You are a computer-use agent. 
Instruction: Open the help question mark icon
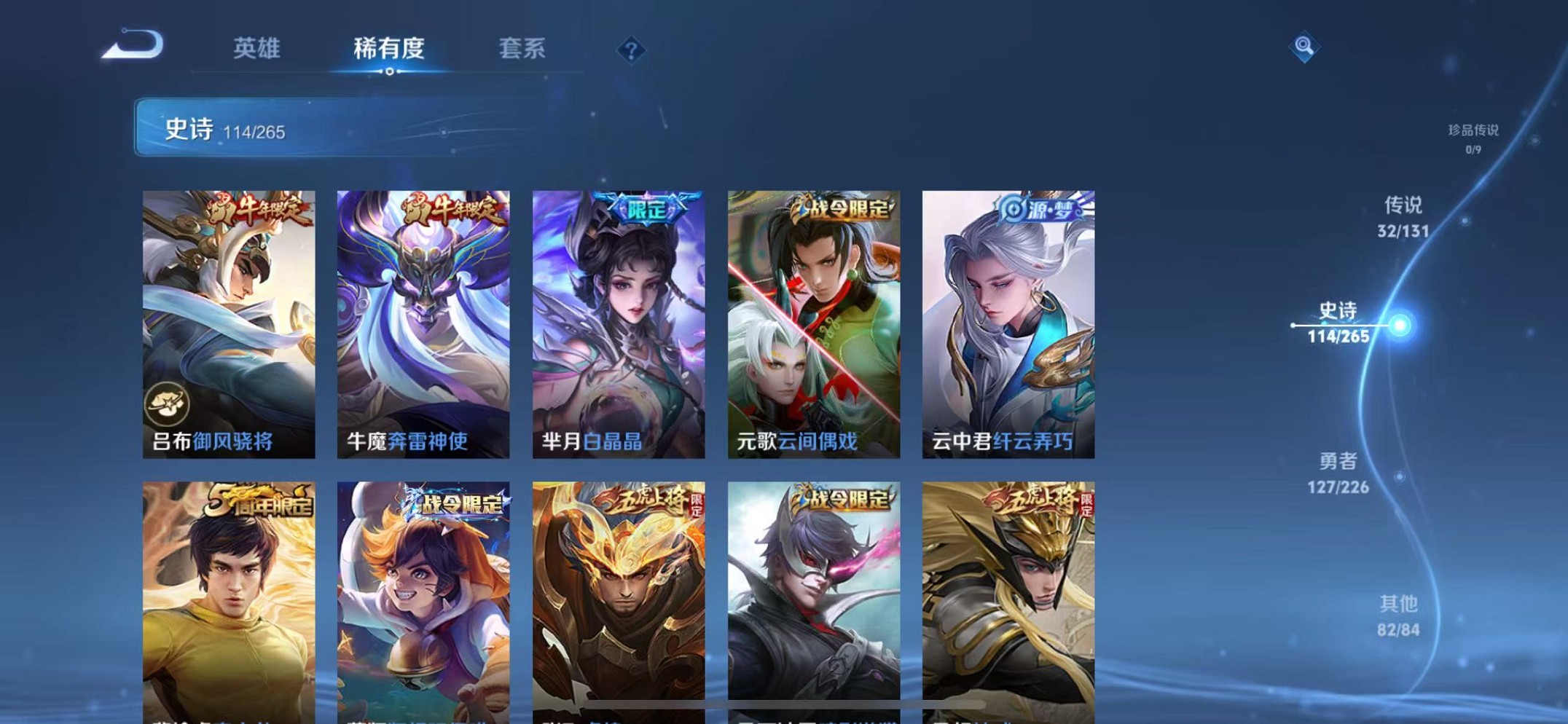(631, 48)
